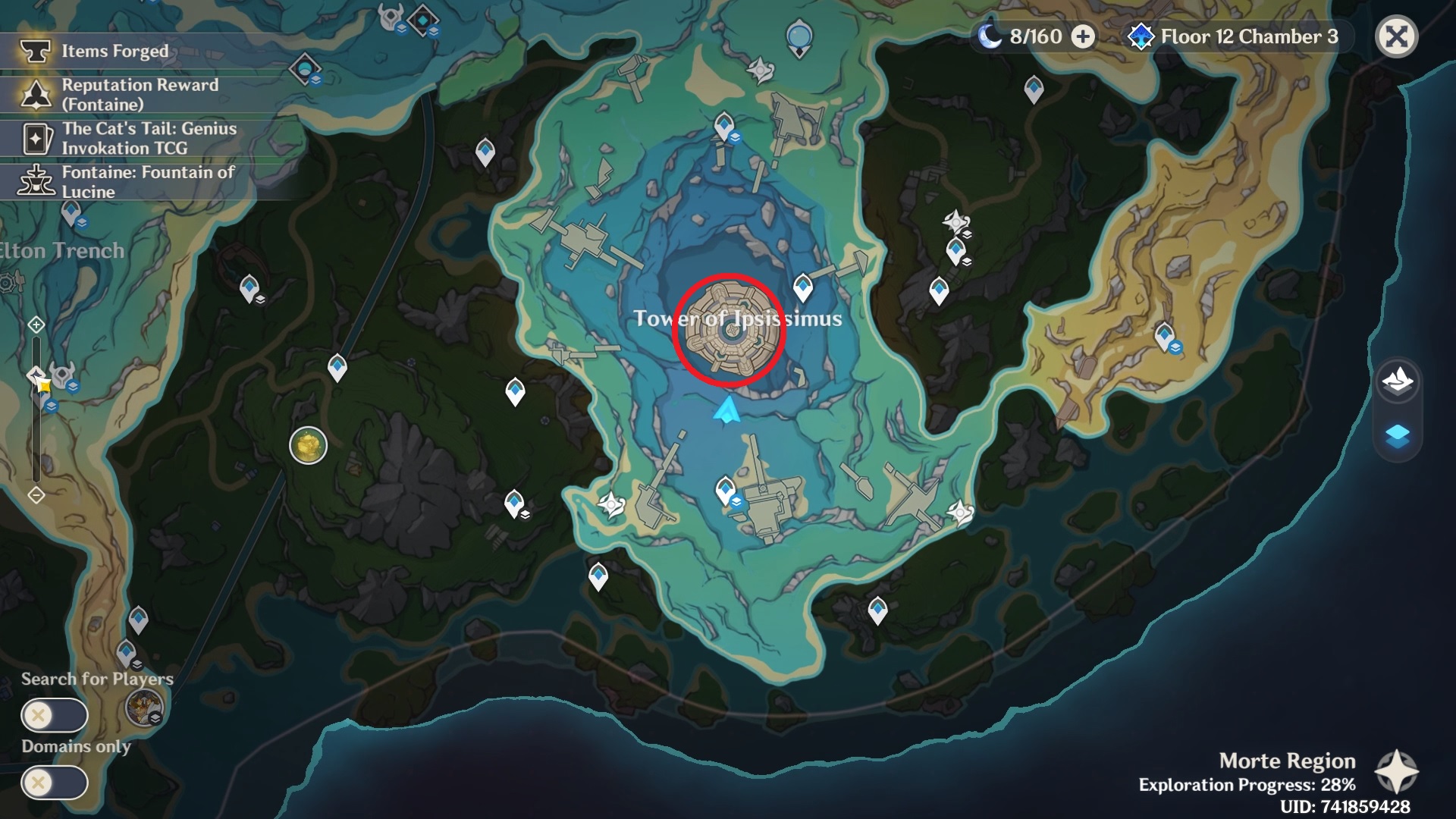Toggle the Search for Players switch
This screenshot has height=819, width=1456.
click(x=55, y=714)
